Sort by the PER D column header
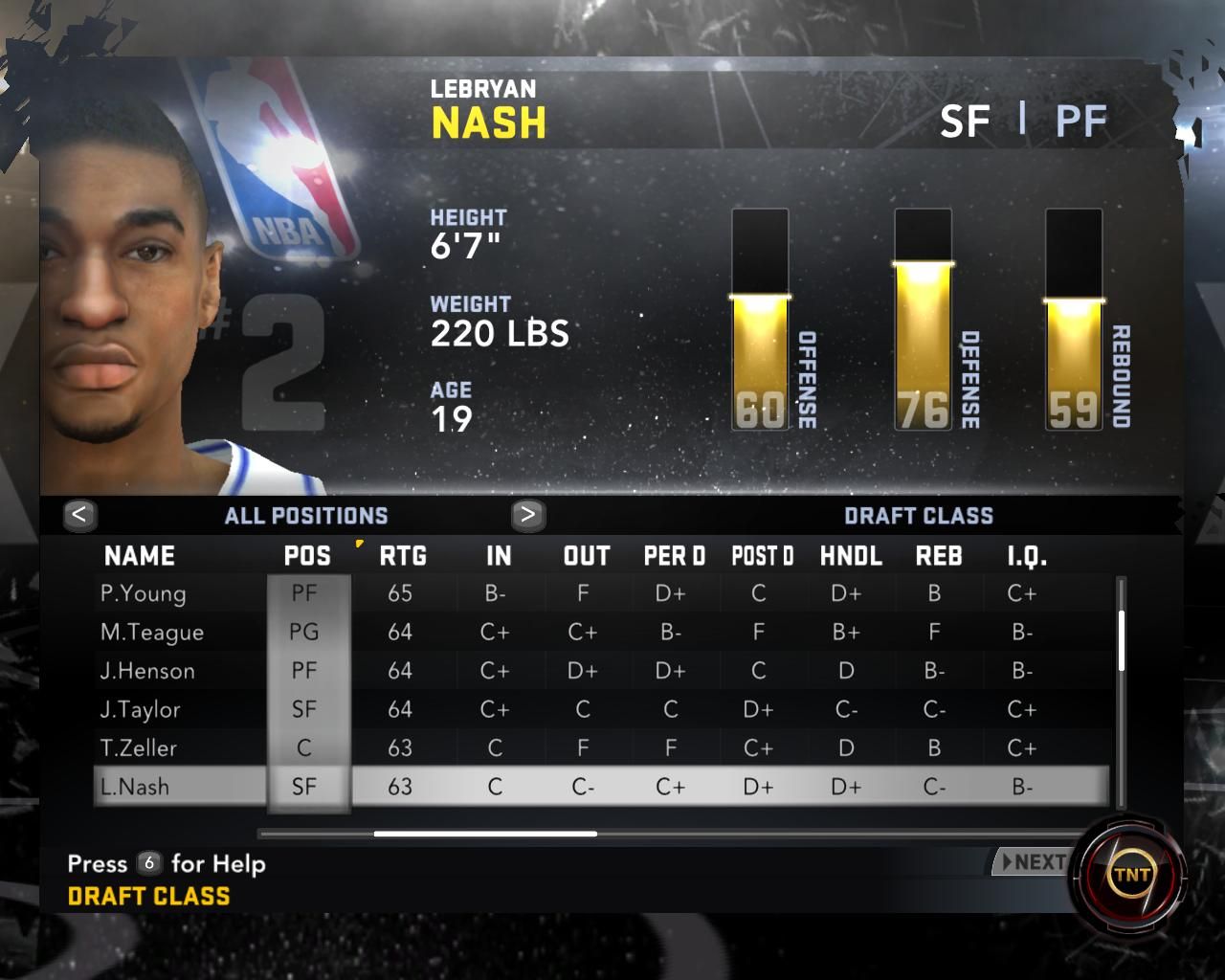Screen dimensions: 1225x980 click(x=674, y=556)
